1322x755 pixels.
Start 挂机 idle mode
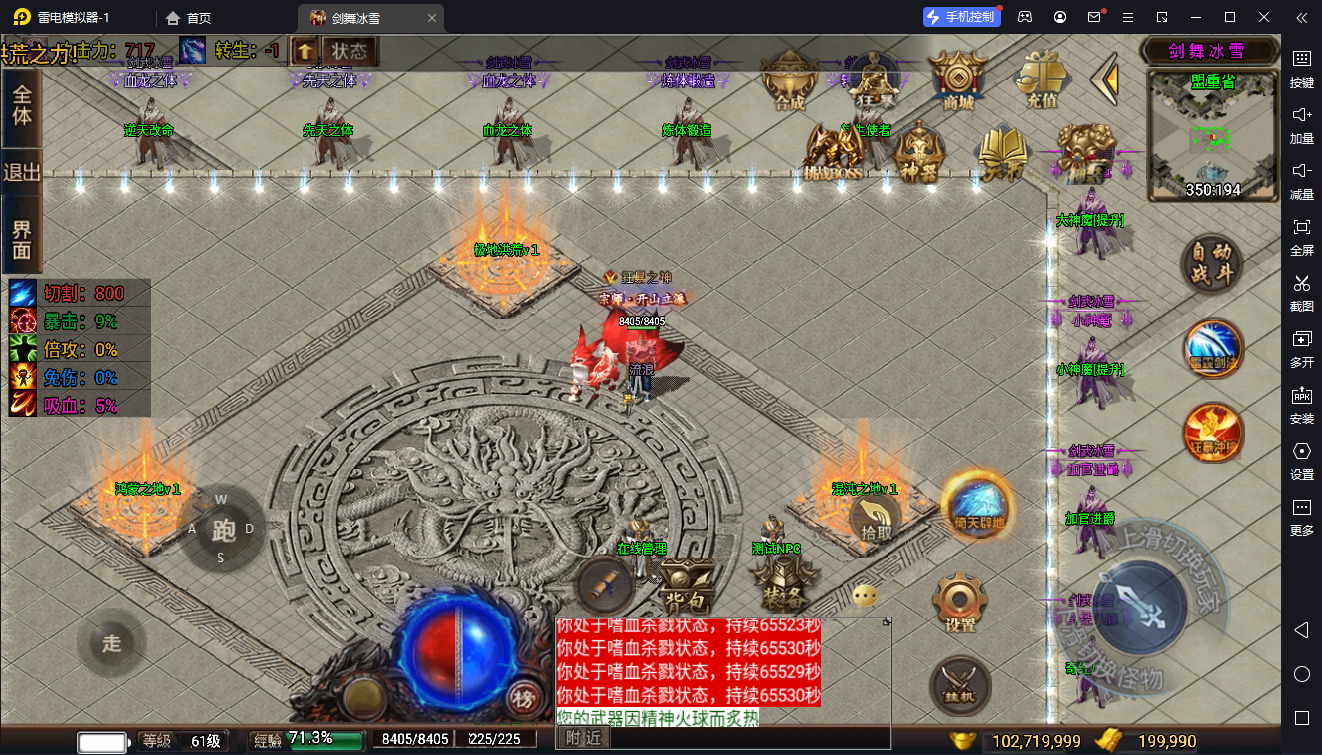(960, 687)
